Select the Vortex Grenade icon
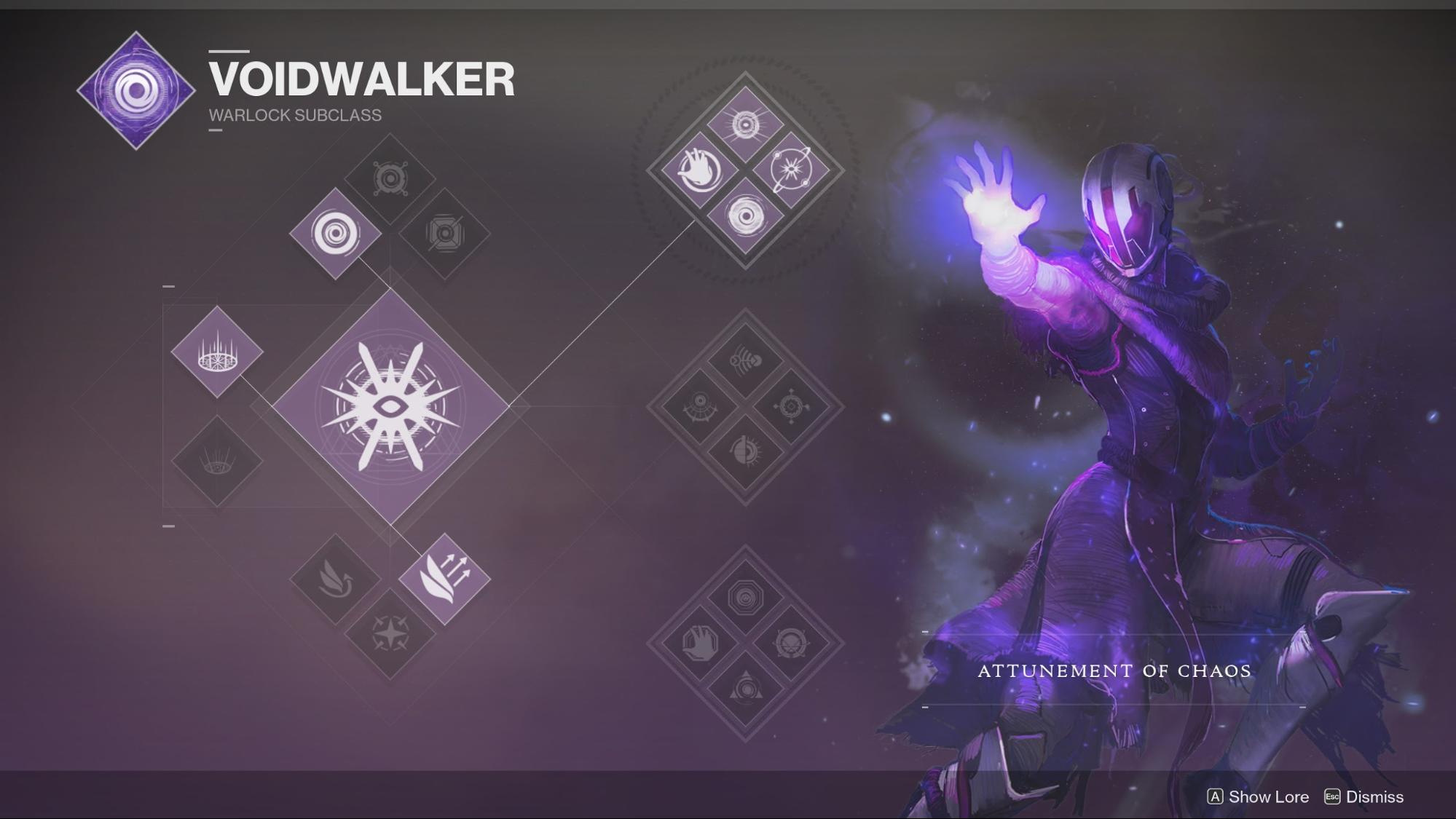1456x819 pixels. pos(335,234)
